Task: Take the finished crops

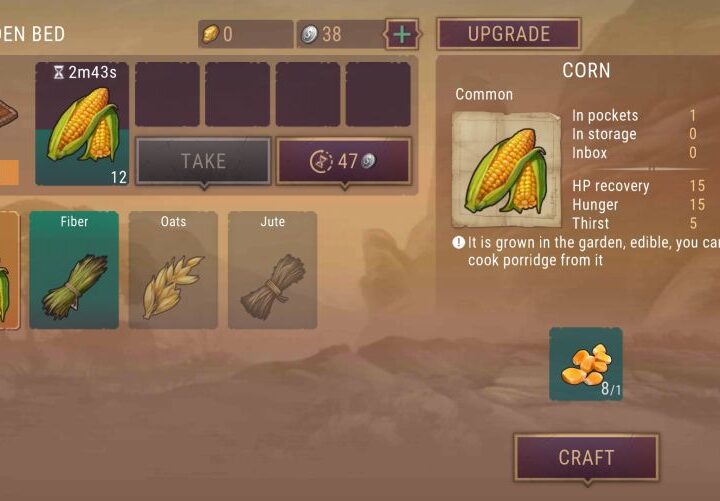Action: (x=203, y=160)
